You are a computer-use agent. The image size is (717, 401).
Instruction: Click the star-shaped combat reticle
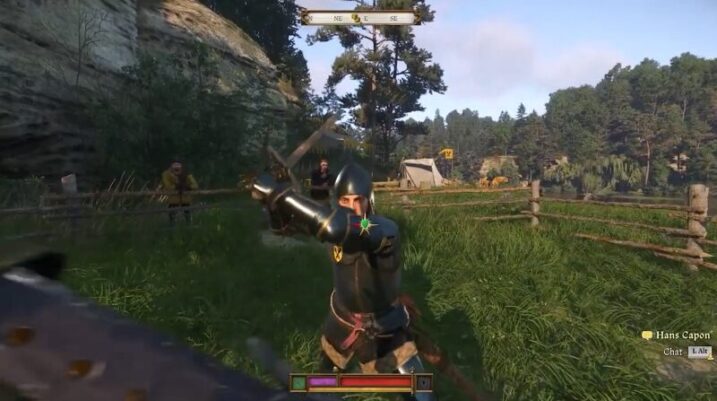(x=366, y=226)
